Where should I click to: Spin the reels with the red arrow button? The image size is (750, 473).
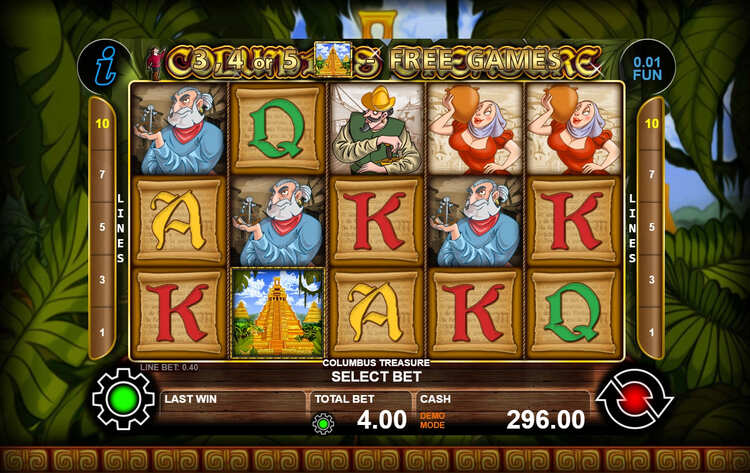pos(634,398)
